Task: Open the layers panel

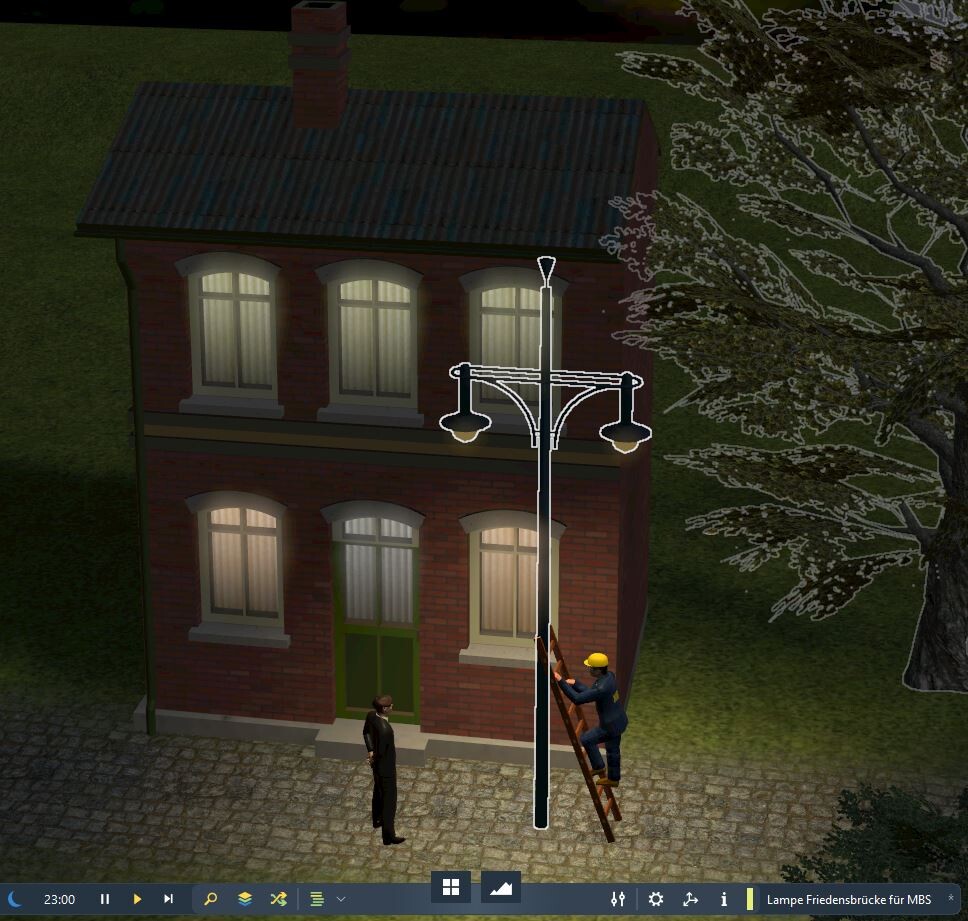Action: click(245, 899)
